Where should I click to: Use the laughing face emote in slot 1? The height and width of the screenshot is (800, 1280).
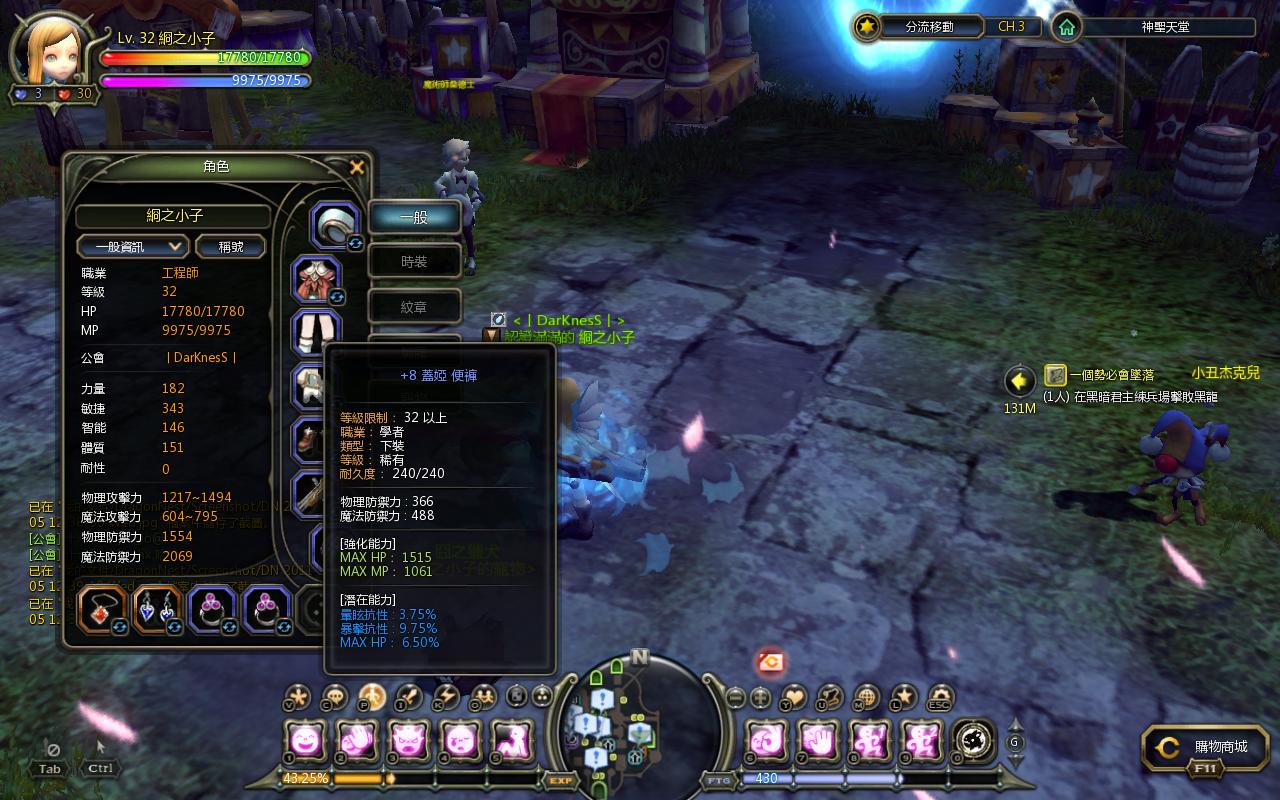(304, 741)
